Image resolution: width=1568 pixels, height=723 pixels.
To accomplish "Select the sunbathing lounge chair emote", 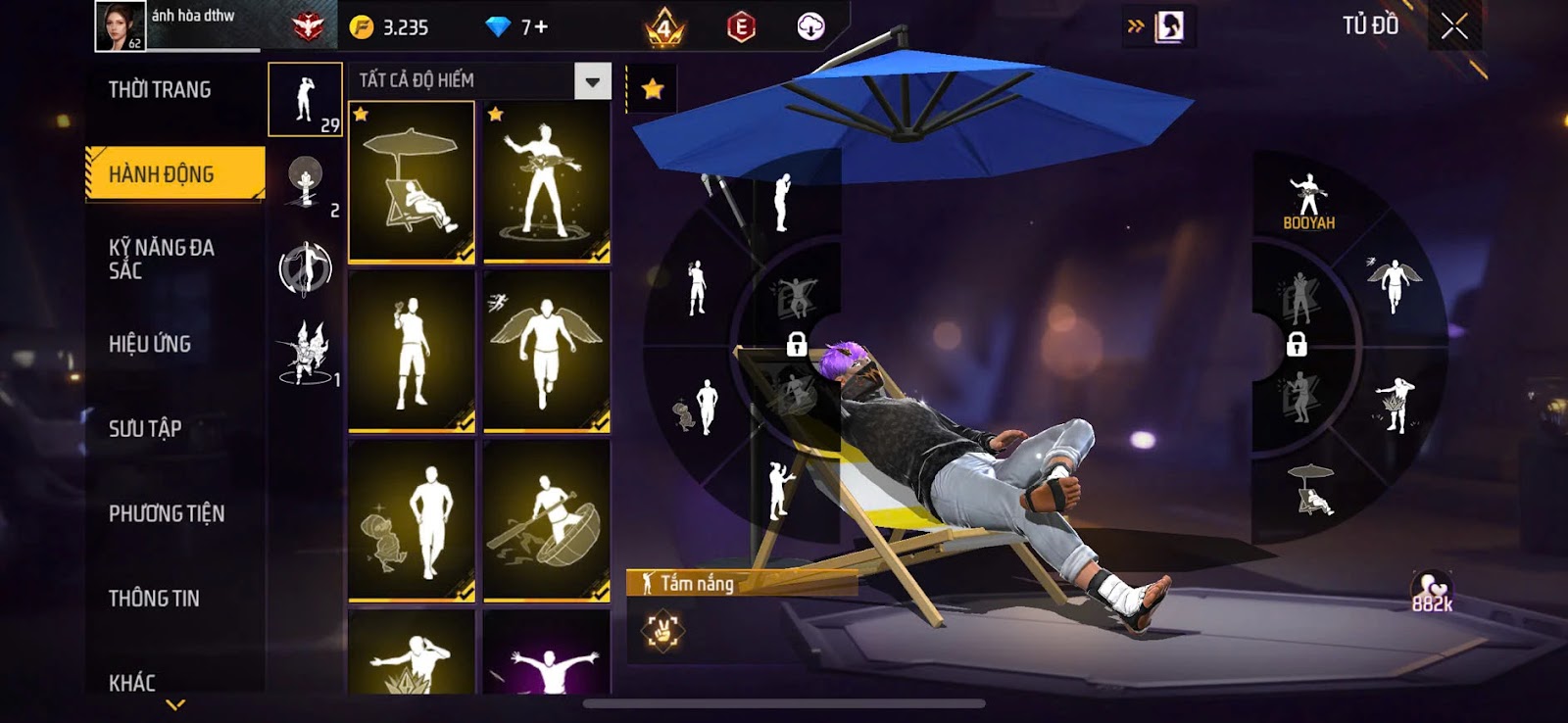I will coord(412,182).
